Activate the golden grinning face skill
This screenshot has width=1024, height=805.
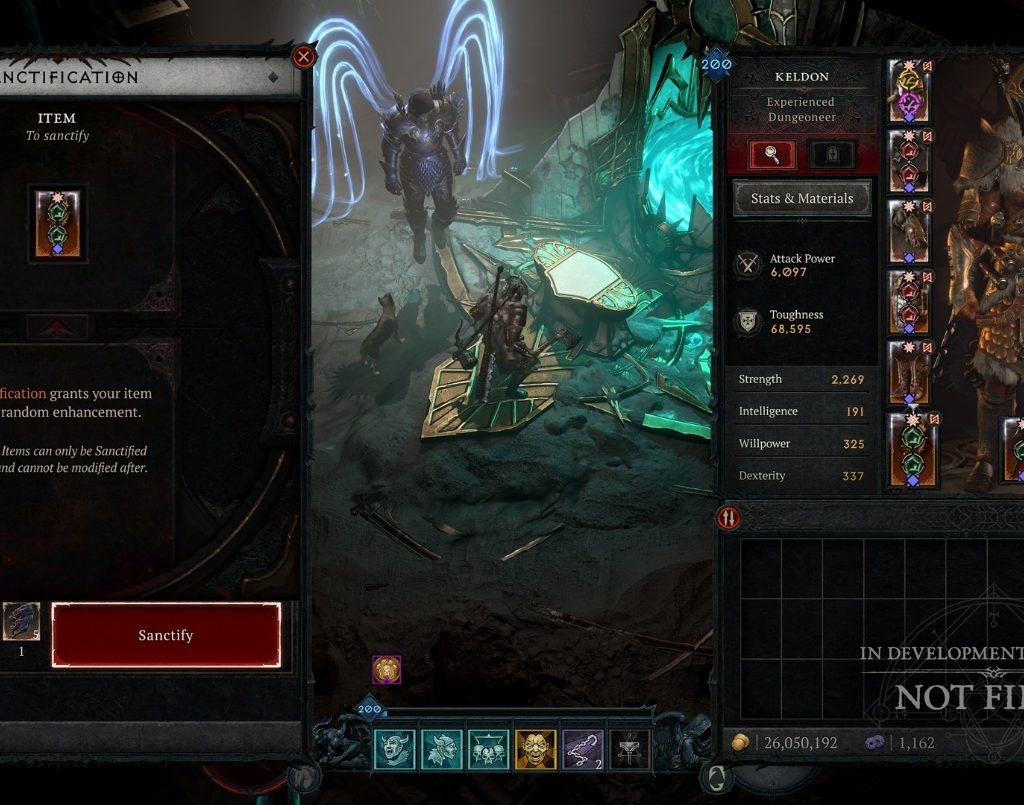click(x=535, y=749)
